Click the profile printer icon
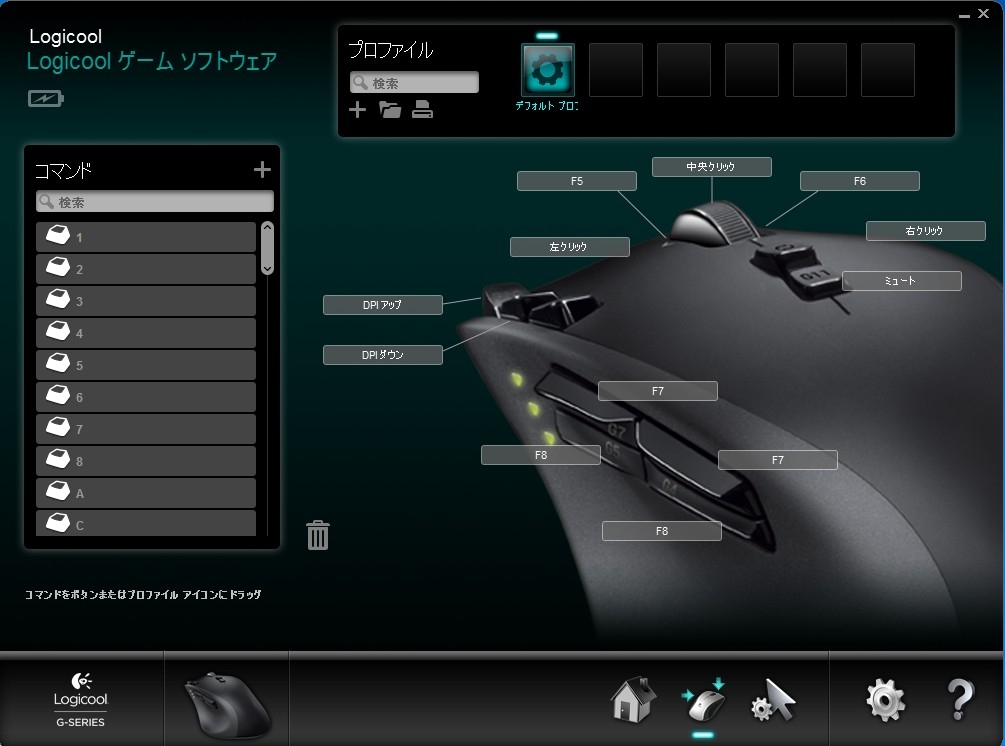The image size is (1005, 746). [x=423, y=110]
